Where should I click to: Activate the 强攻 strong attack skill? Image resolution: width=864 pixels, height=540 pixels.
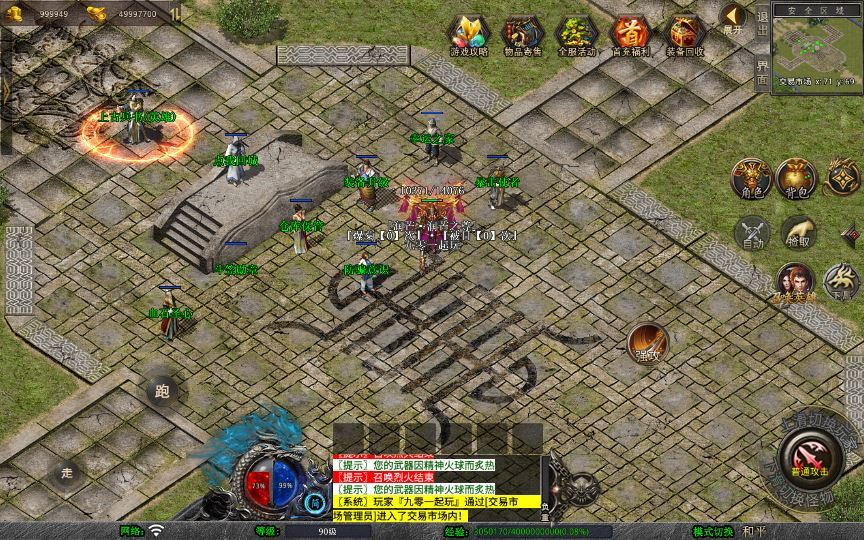tap(647, 343)
